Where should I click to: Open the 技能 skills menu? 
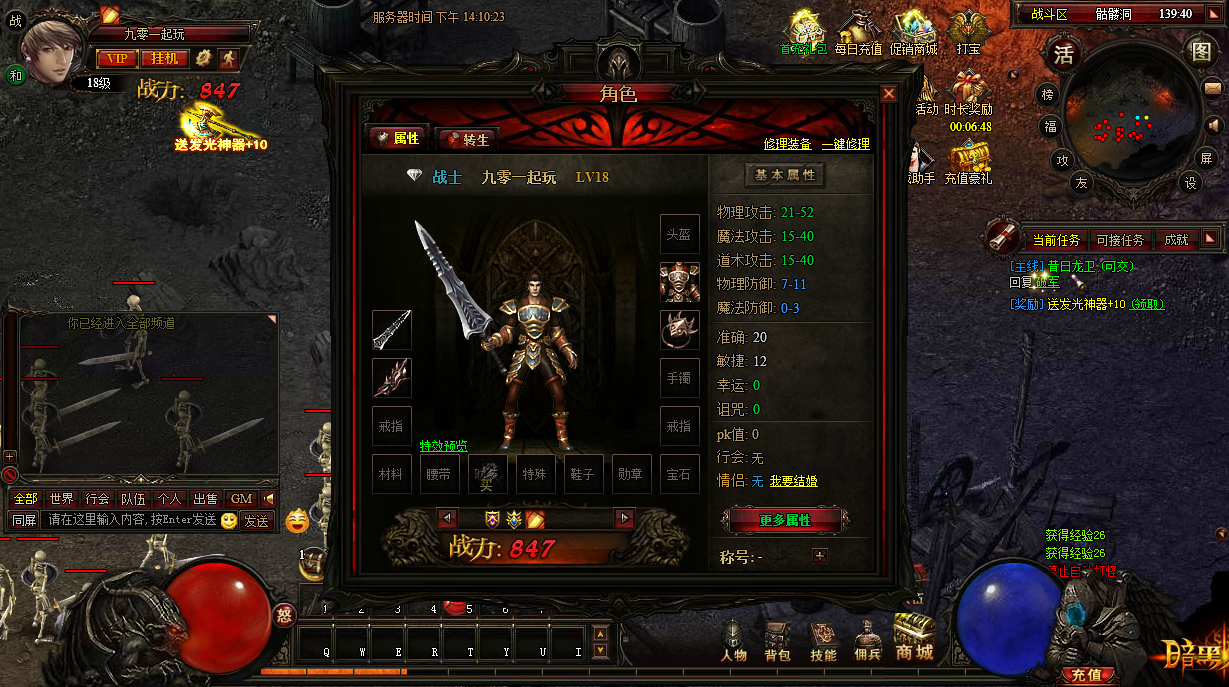pyautogui.click(x=823, y=640)
